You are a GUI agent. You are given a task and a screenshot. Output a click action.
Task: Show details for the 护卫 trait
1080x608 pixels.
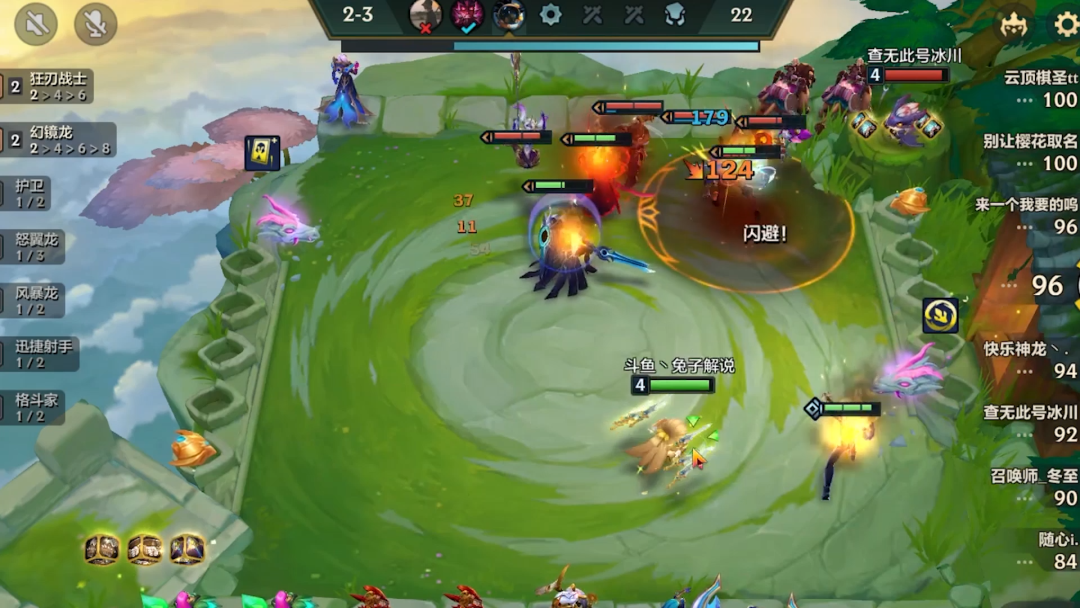click(x=32, y=193)
